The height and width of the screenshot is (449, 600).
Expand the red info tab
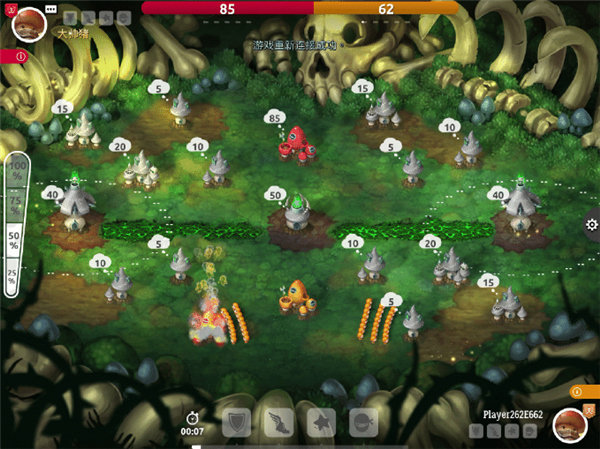click(20, 56)
